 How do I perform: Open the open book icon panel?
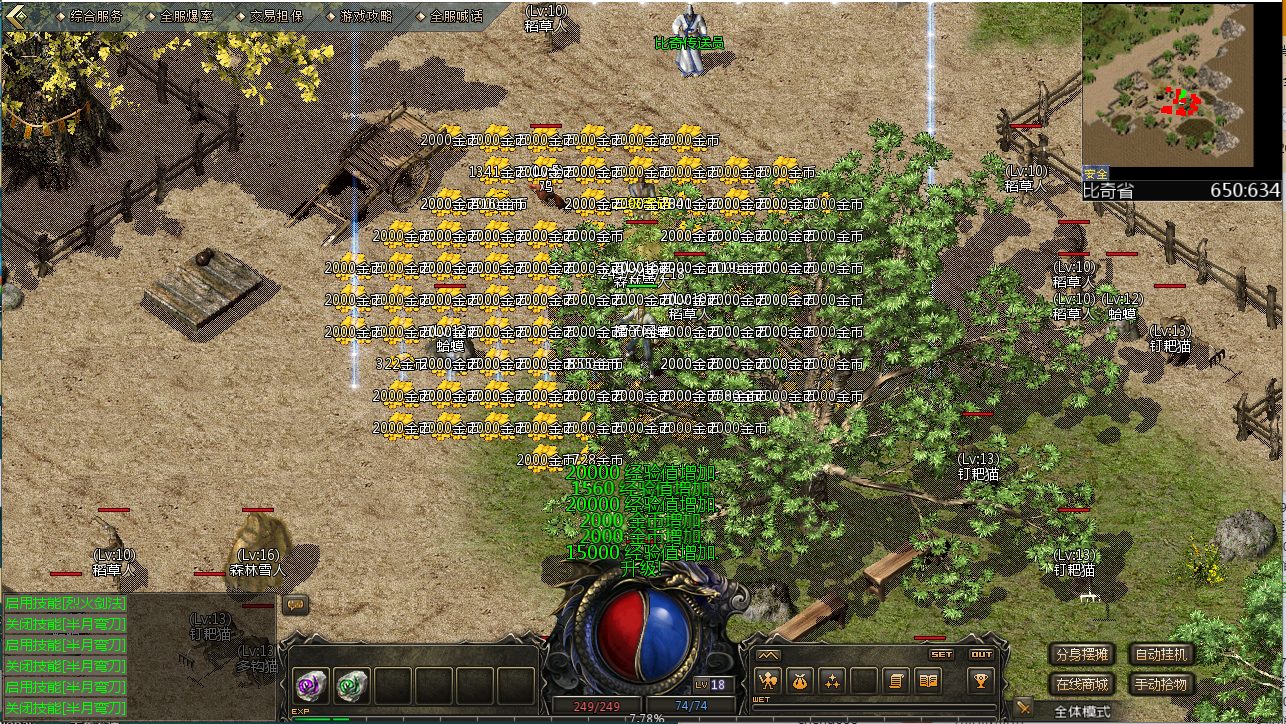(929, 681)
